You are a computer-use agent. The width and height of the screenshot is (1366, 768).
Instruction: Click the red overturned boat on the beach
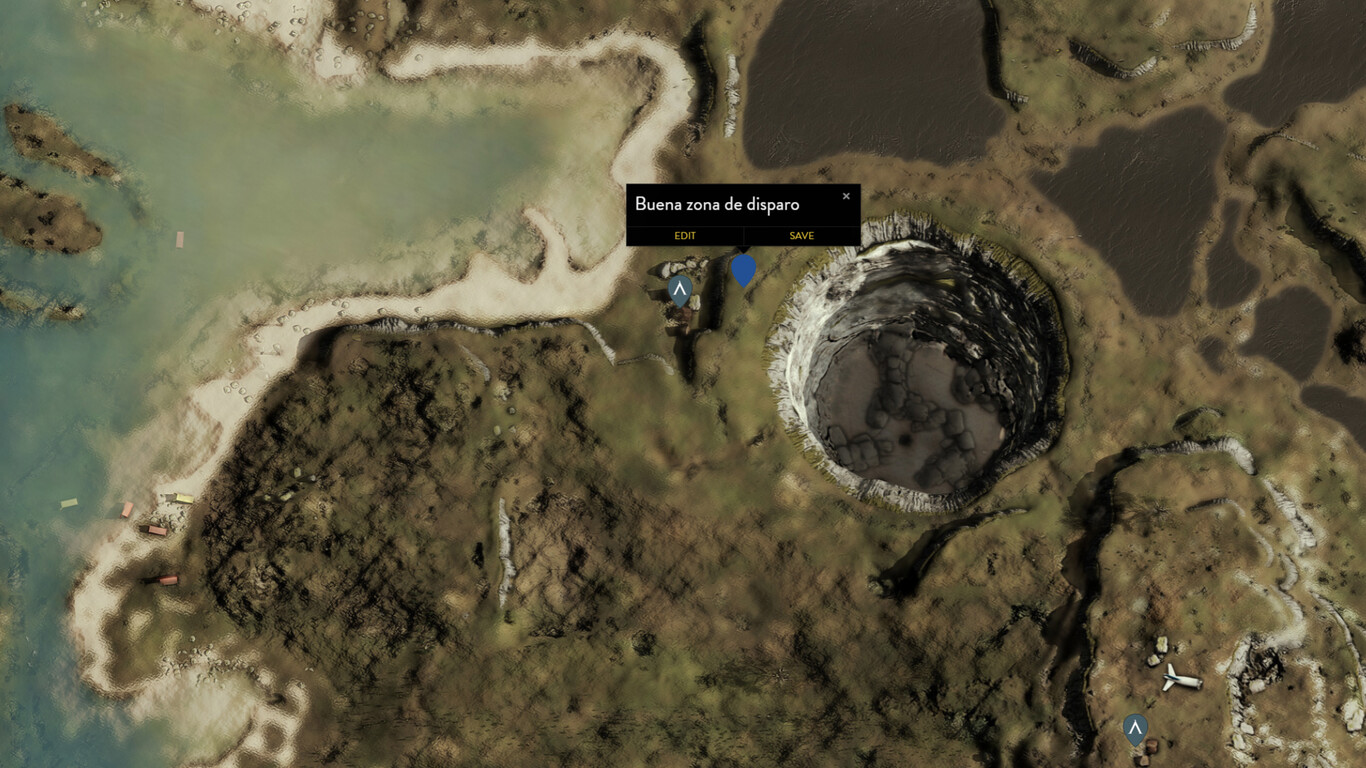(x=127, y=509)
